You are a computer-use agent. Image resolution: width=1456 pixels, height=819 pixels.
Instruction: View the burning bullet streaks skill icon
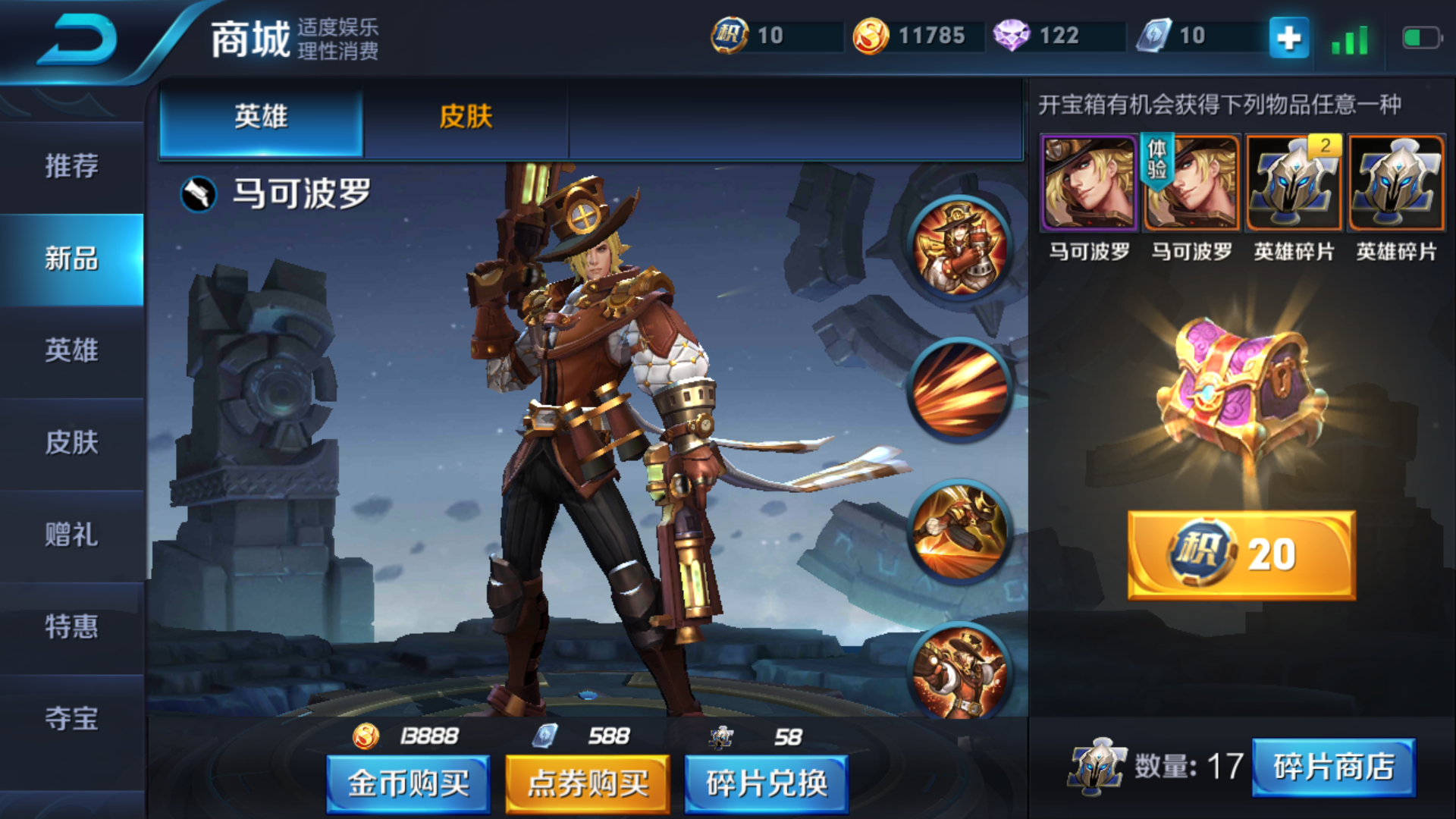tap(960, 390)
